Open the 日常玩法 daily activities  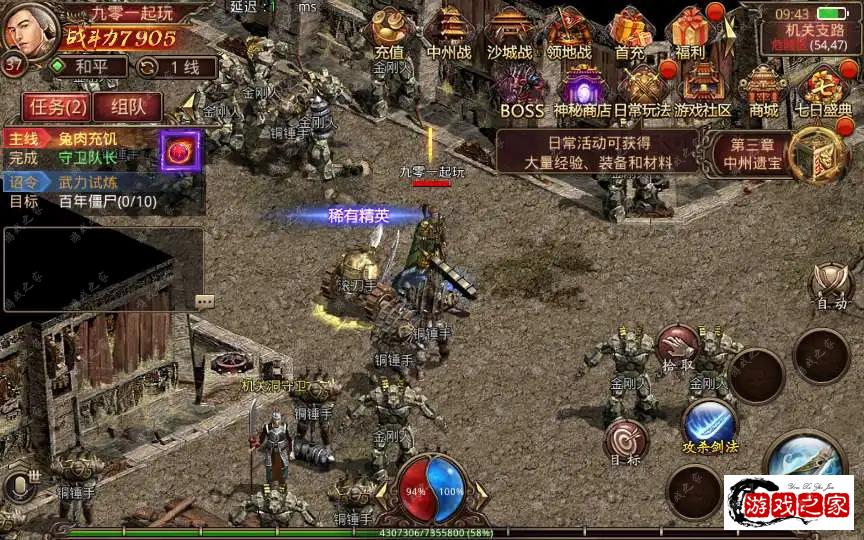coord(642,91)
